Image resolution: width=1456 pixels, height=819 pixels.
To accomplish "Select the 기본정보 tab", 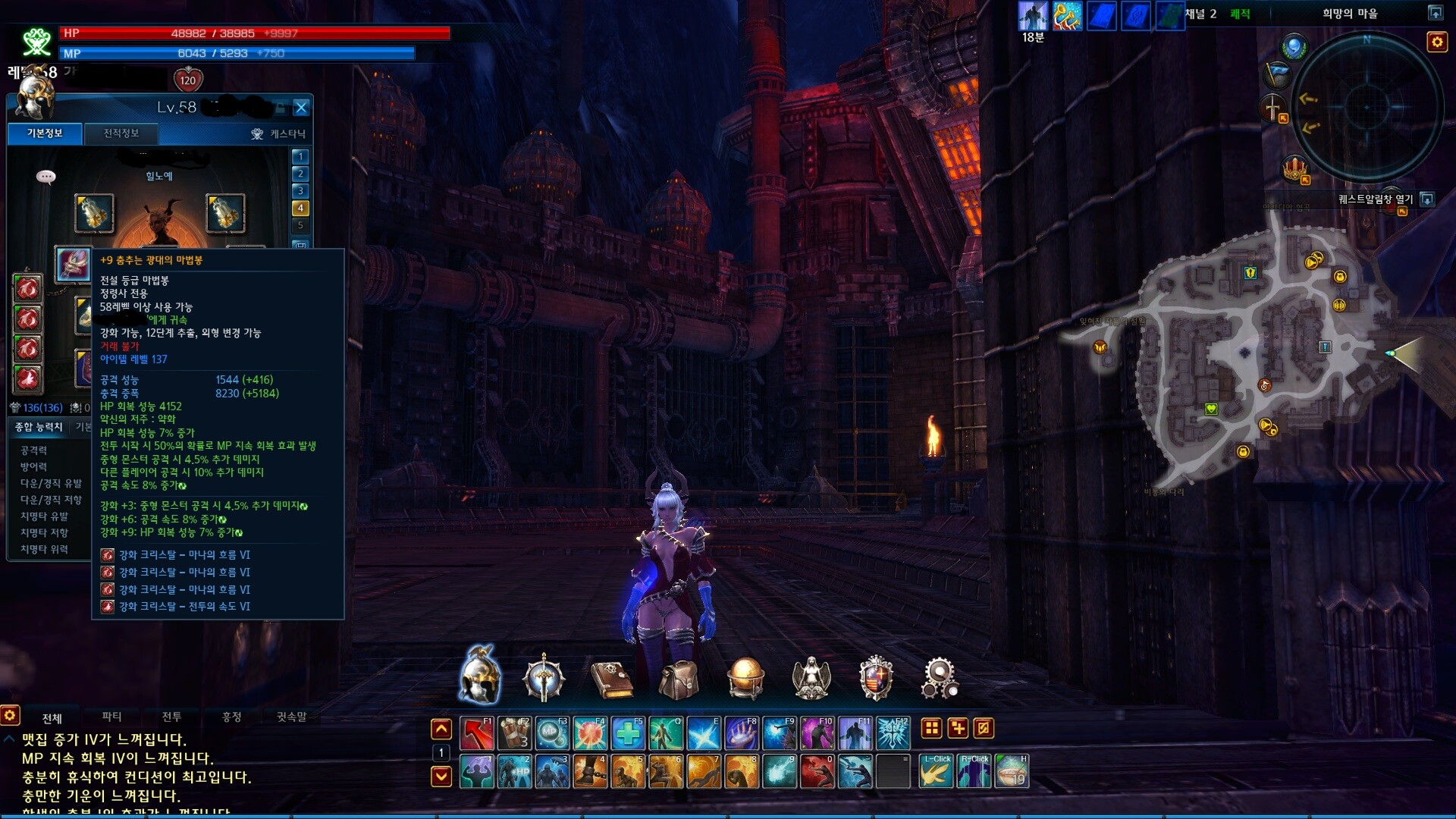I will (45, 133).
